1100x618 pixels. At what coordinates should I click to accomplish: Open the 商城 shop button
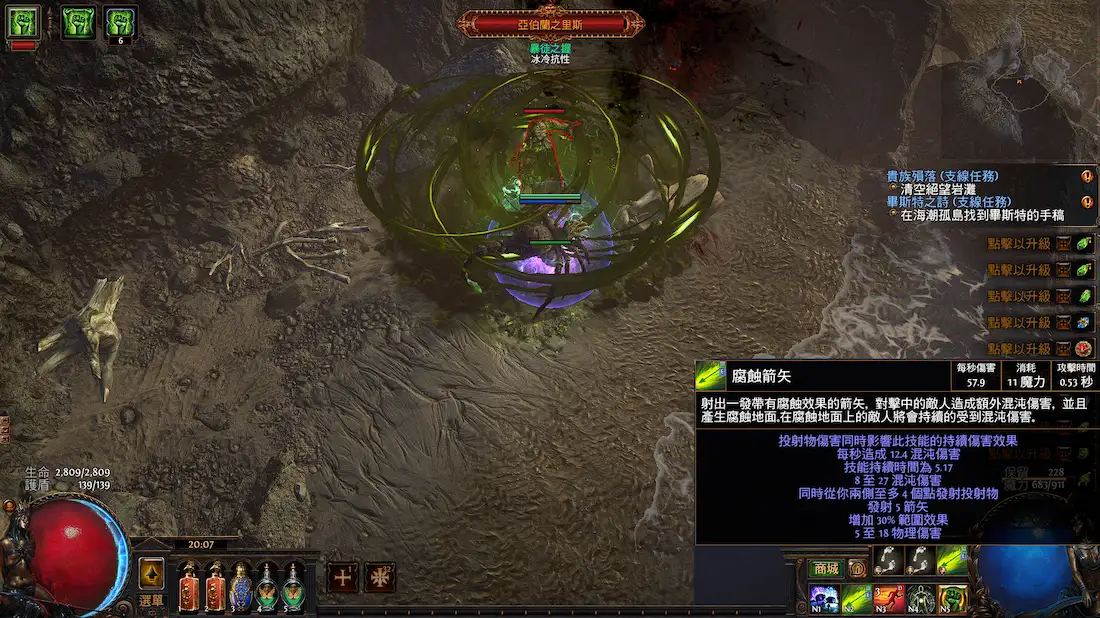(825, 568)
